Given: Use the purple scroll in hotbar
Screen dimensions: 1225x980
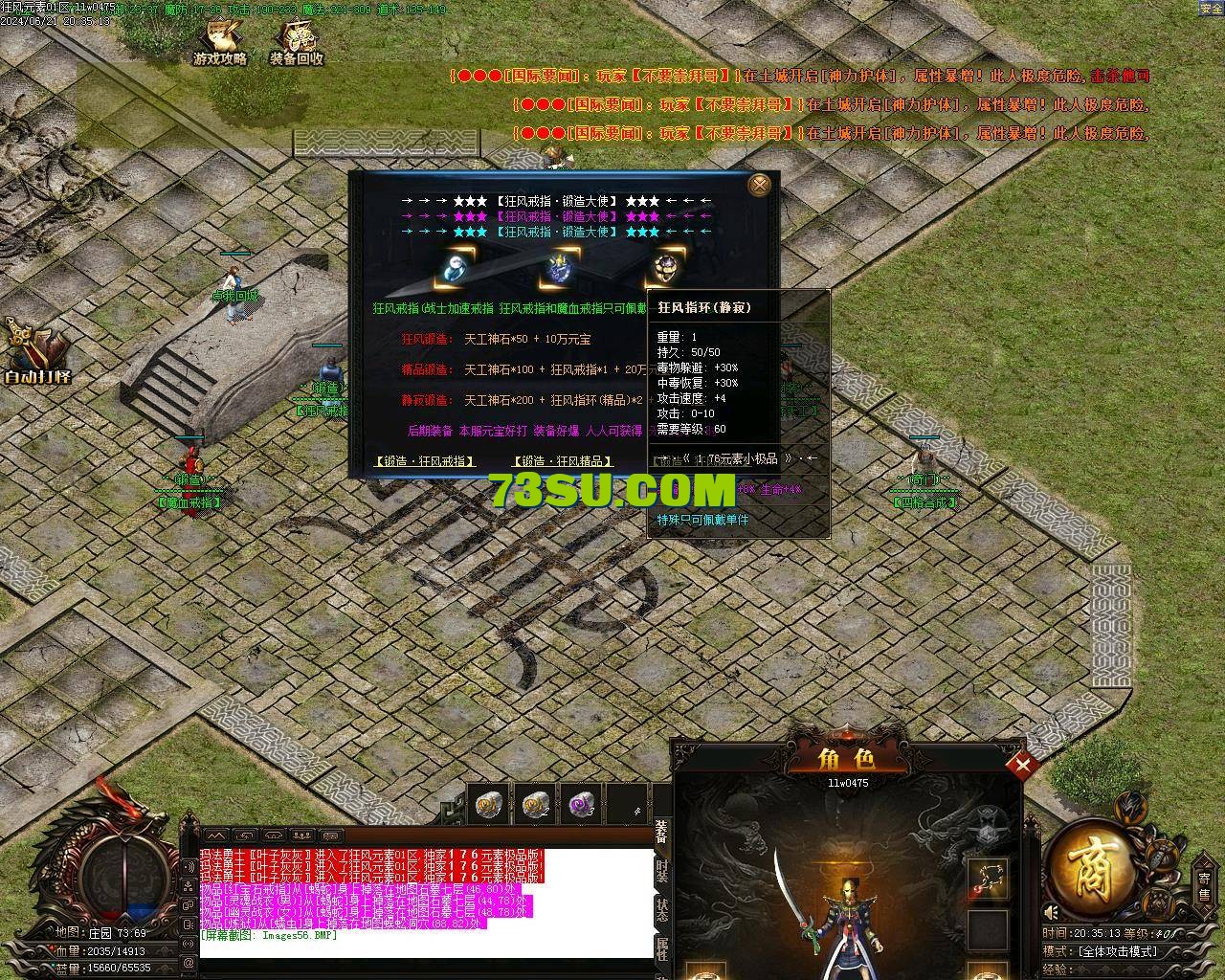Looking at the screenshot, I should click(x=580, y=807).
